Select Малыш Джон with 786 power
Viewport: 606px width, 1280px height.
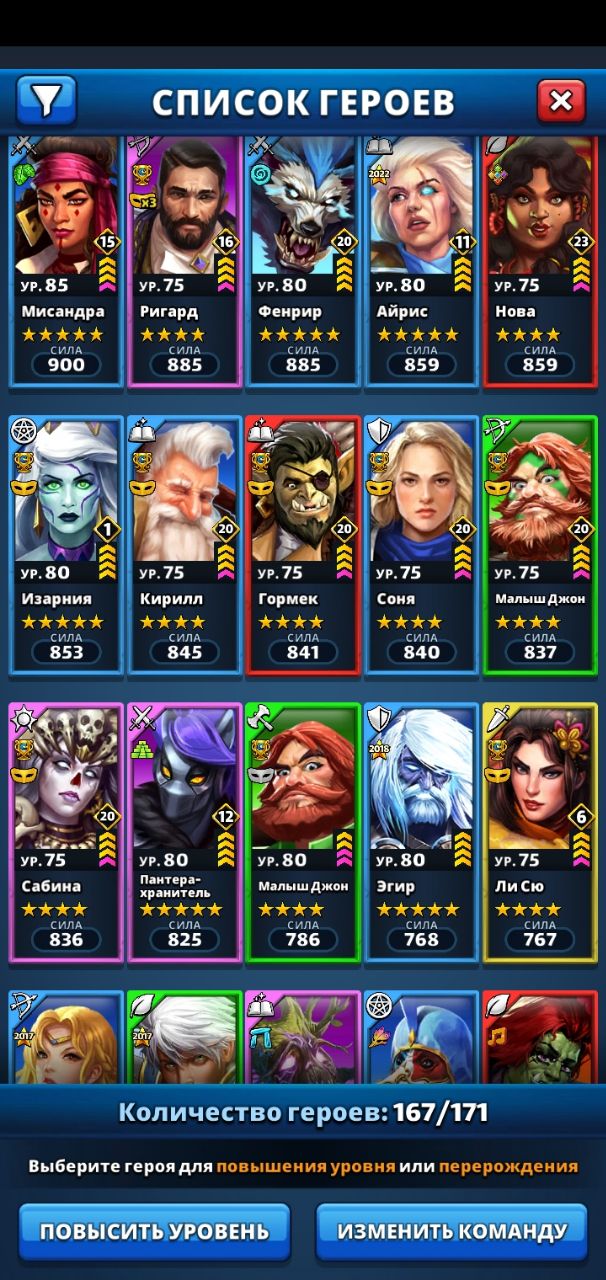(302, 832)
